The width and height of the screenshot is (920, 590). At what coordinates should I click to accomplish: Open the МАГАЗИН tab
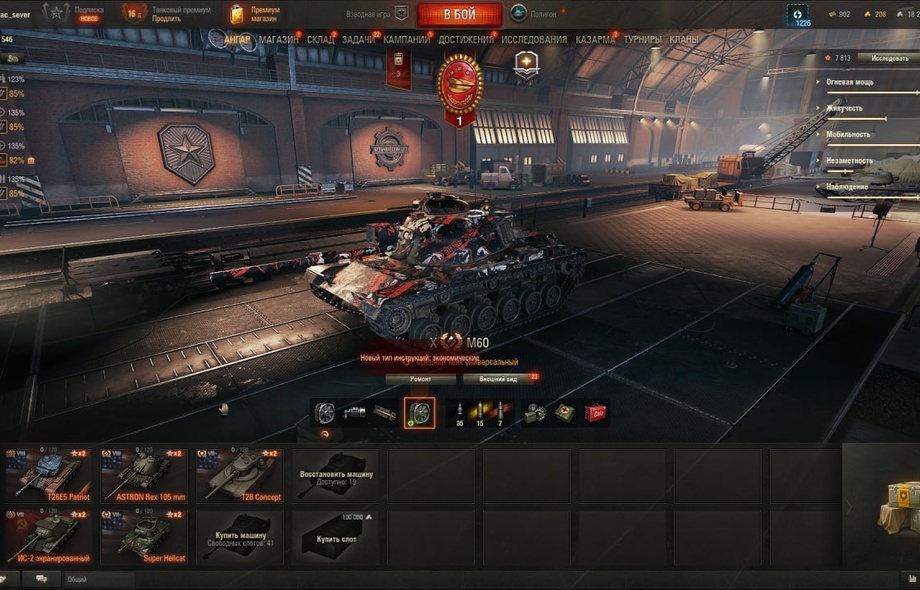[278, 40]
